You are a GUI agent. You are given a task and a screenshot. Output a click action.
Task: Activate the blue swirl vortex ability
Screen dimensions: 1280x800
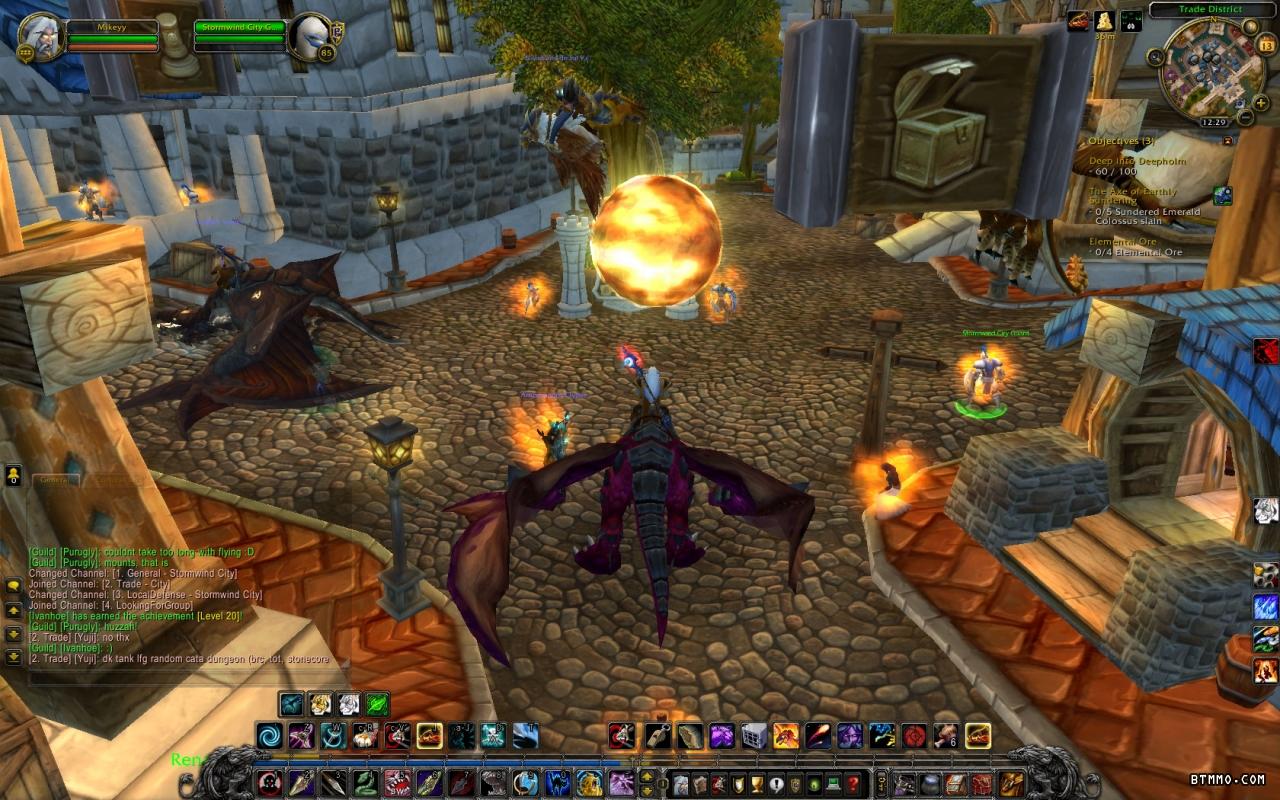(270, 737)
